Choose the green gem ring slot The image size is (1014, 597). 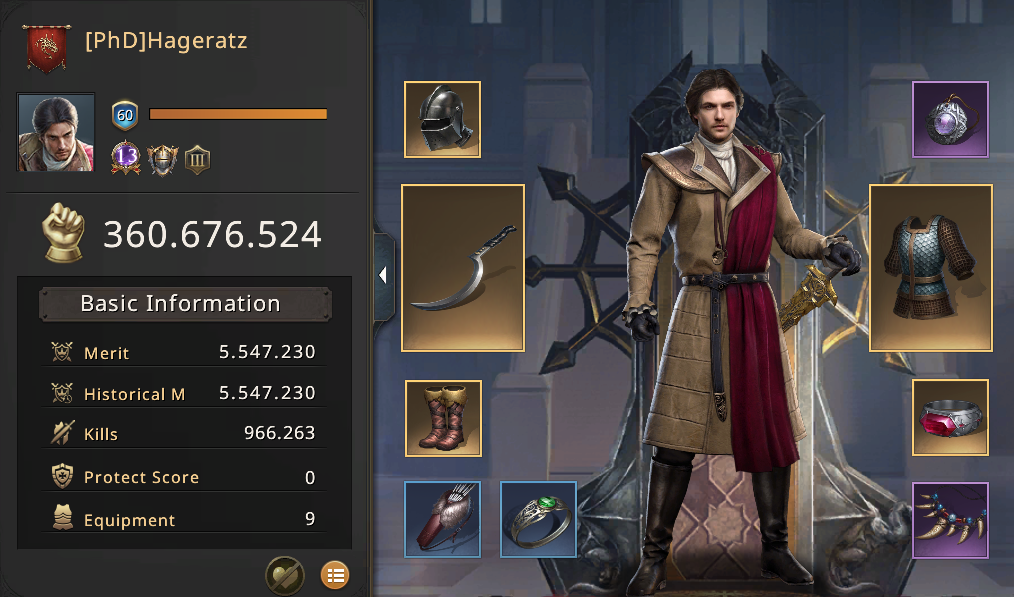[x=538, y=519]
